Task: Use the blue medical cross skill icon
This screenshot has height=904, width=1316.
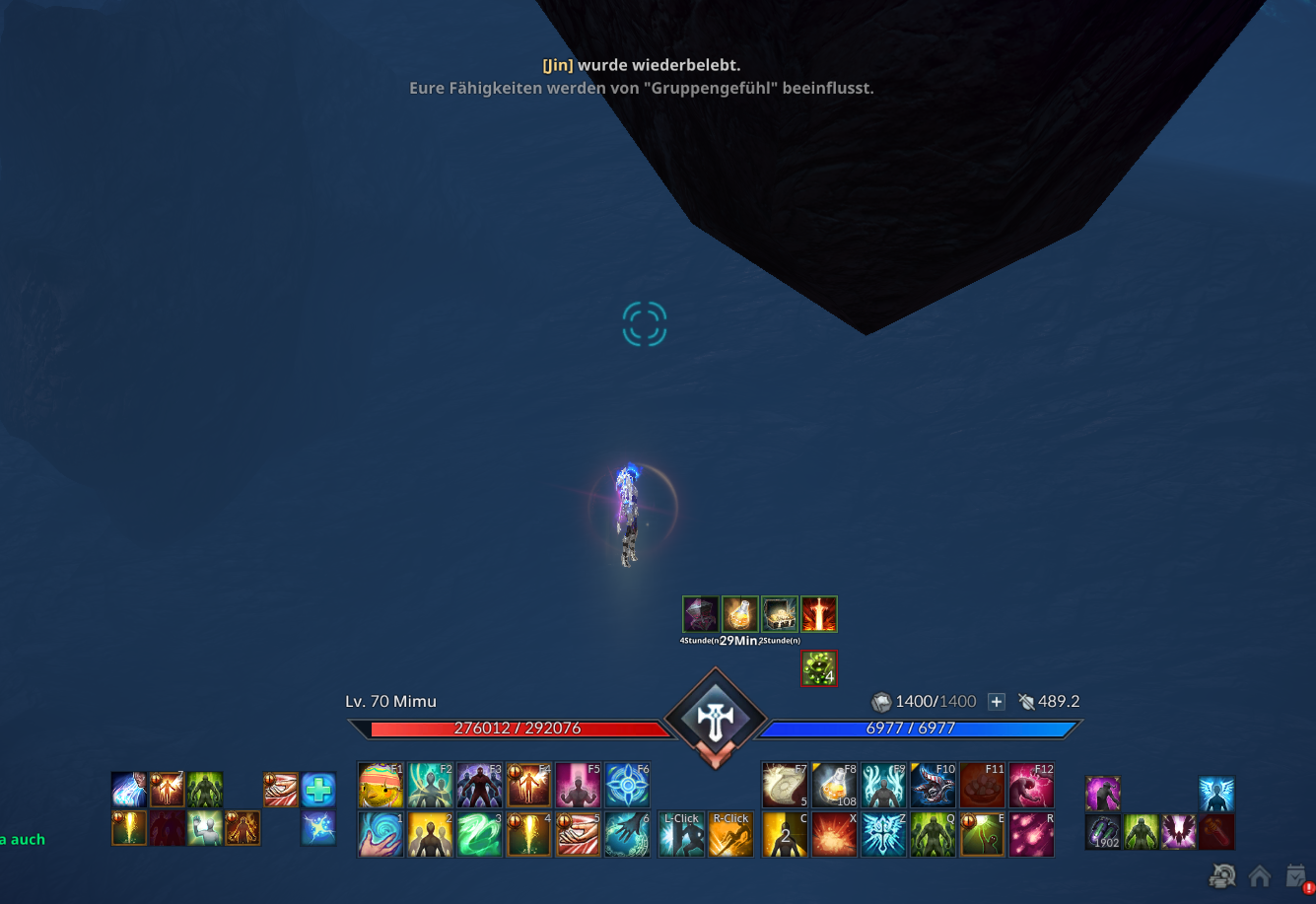Action: tap(318, 790)
